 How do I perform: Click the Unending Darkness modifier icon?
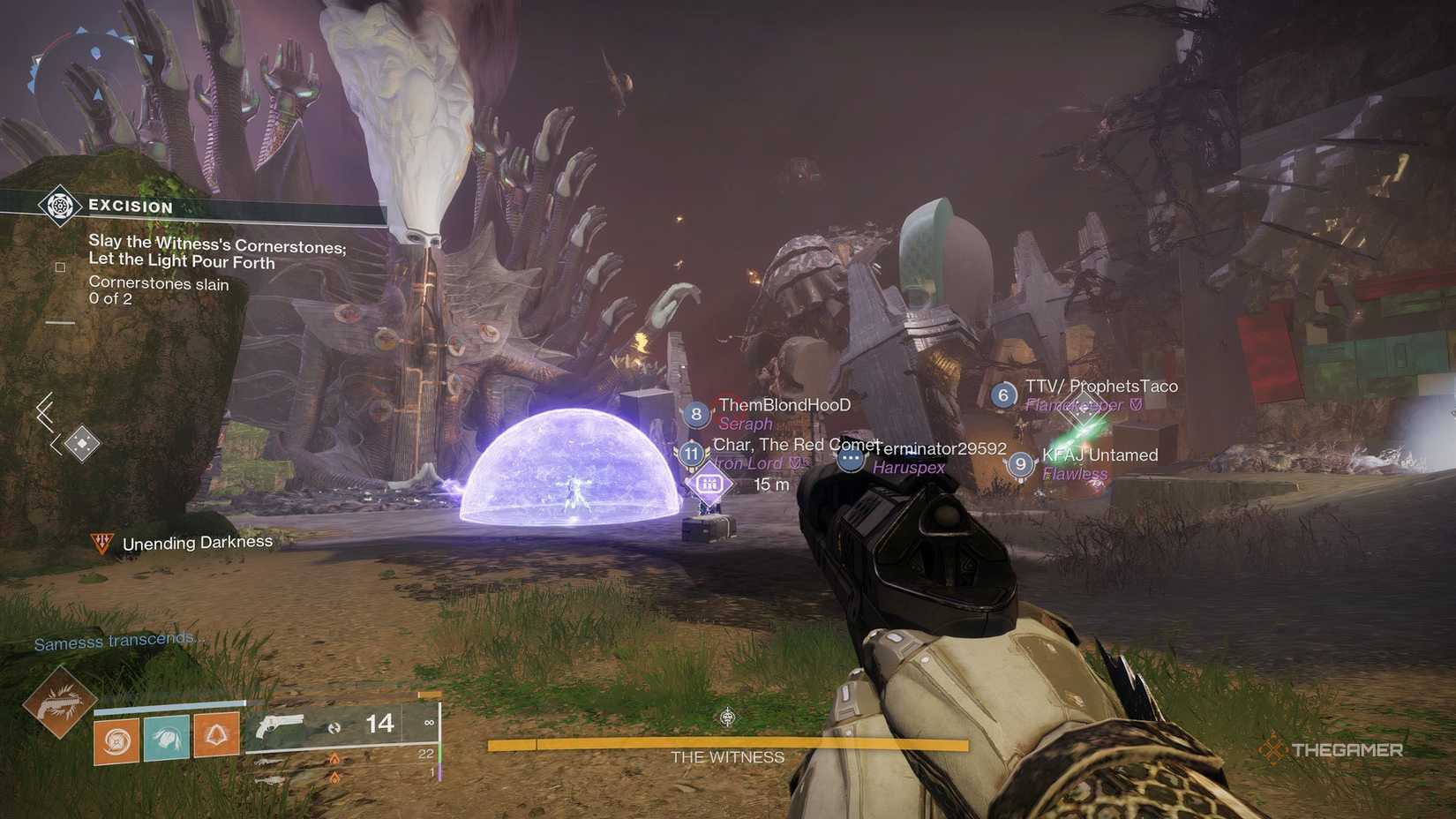pos(102,543)
